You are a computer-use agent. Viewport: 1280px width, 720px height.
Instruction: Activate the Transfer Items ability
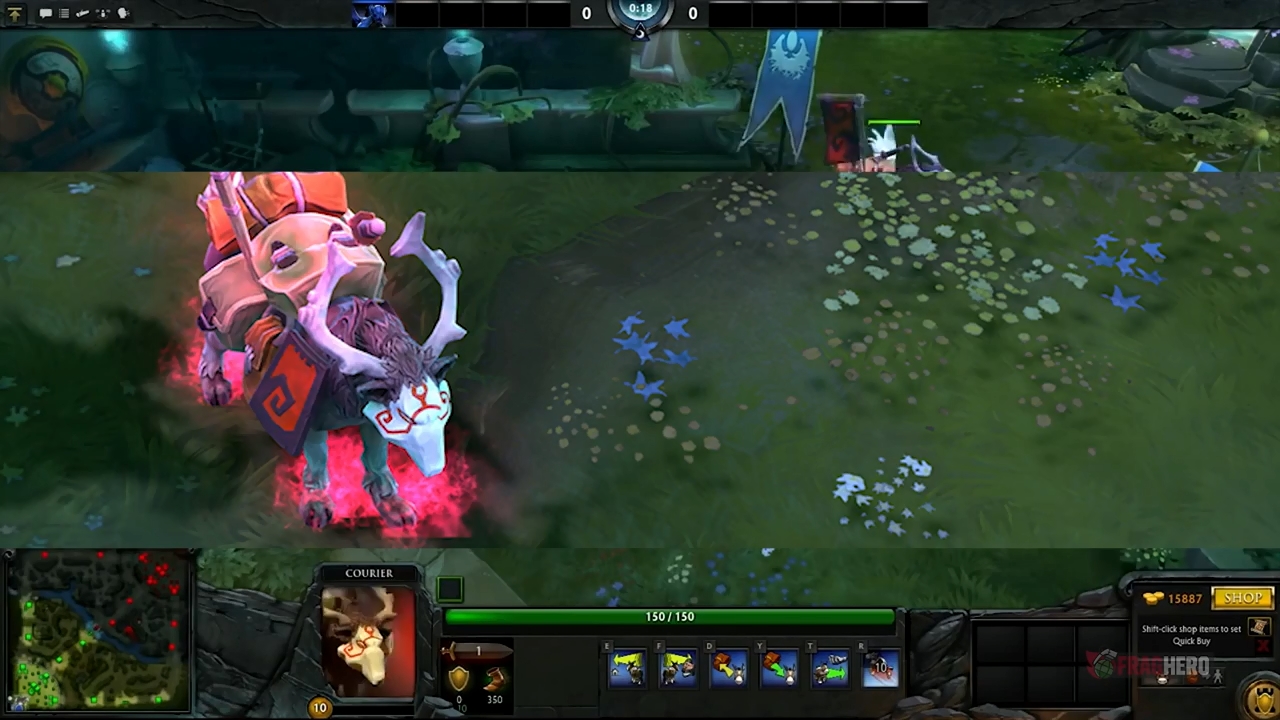pos(830,667)
